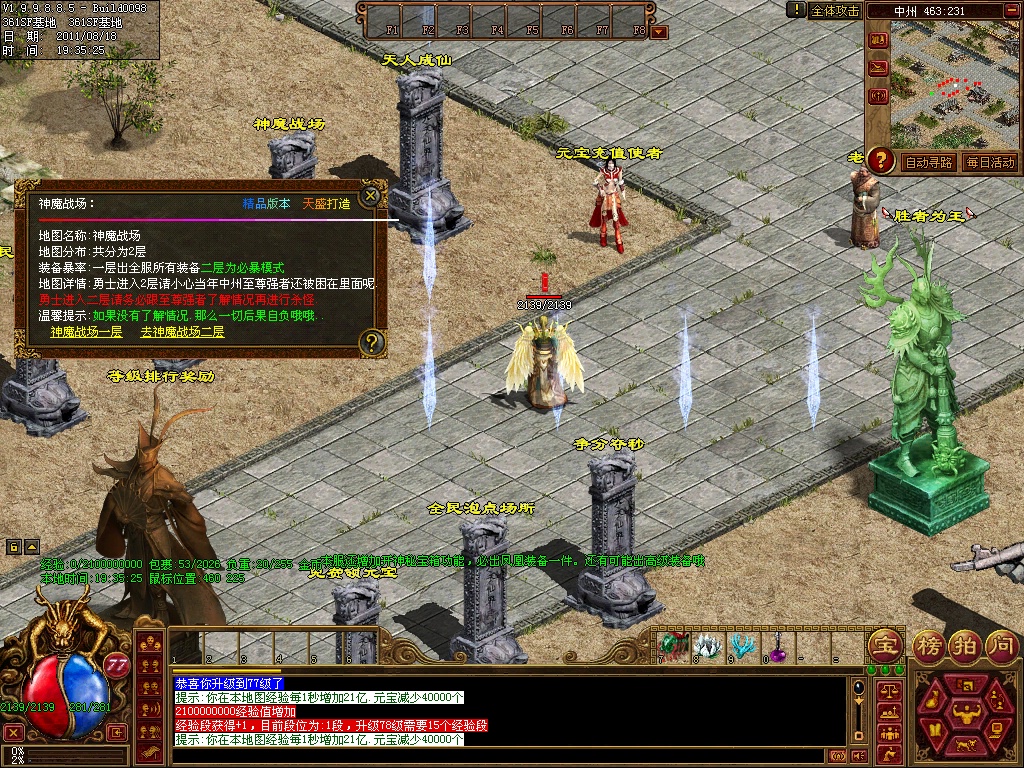Image resolution: width=1024 pixels, height=768 pixels.
Task: Expand the F-key skill bar dropdown arrow
Action: pos(659,32)
